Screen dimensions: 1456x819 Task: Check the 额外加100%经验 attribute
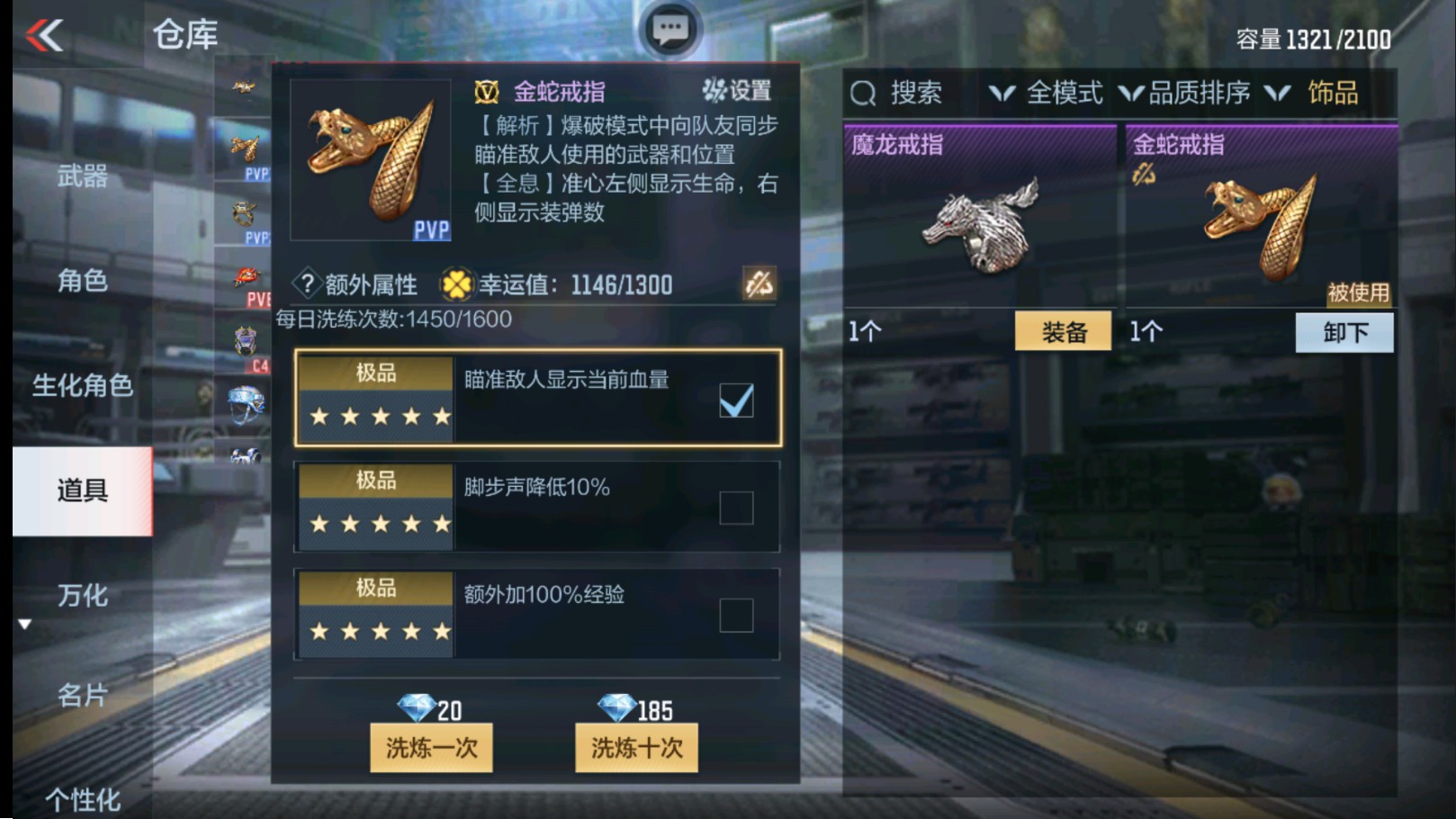734,616
